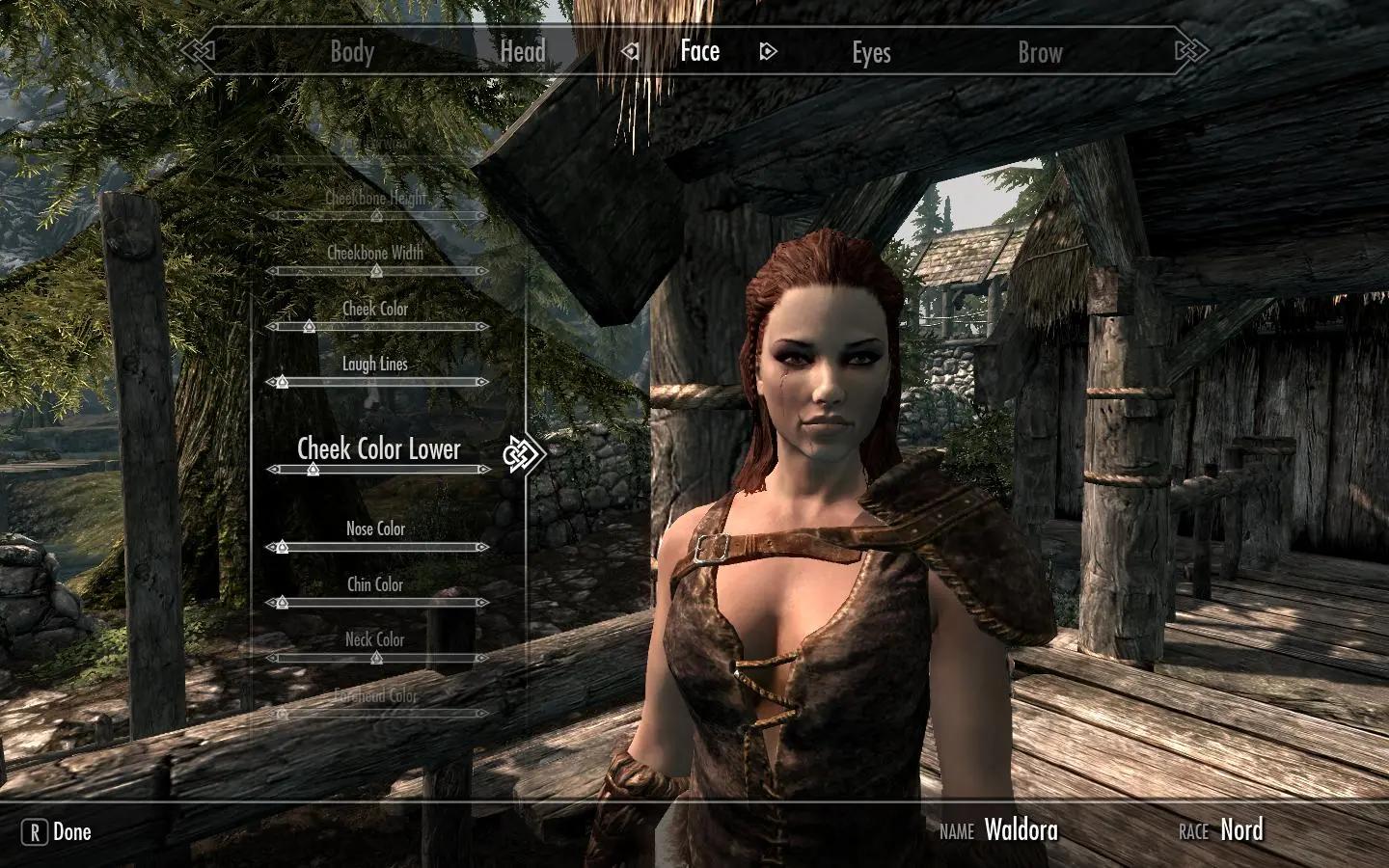Switch to the Body tab

352,52
